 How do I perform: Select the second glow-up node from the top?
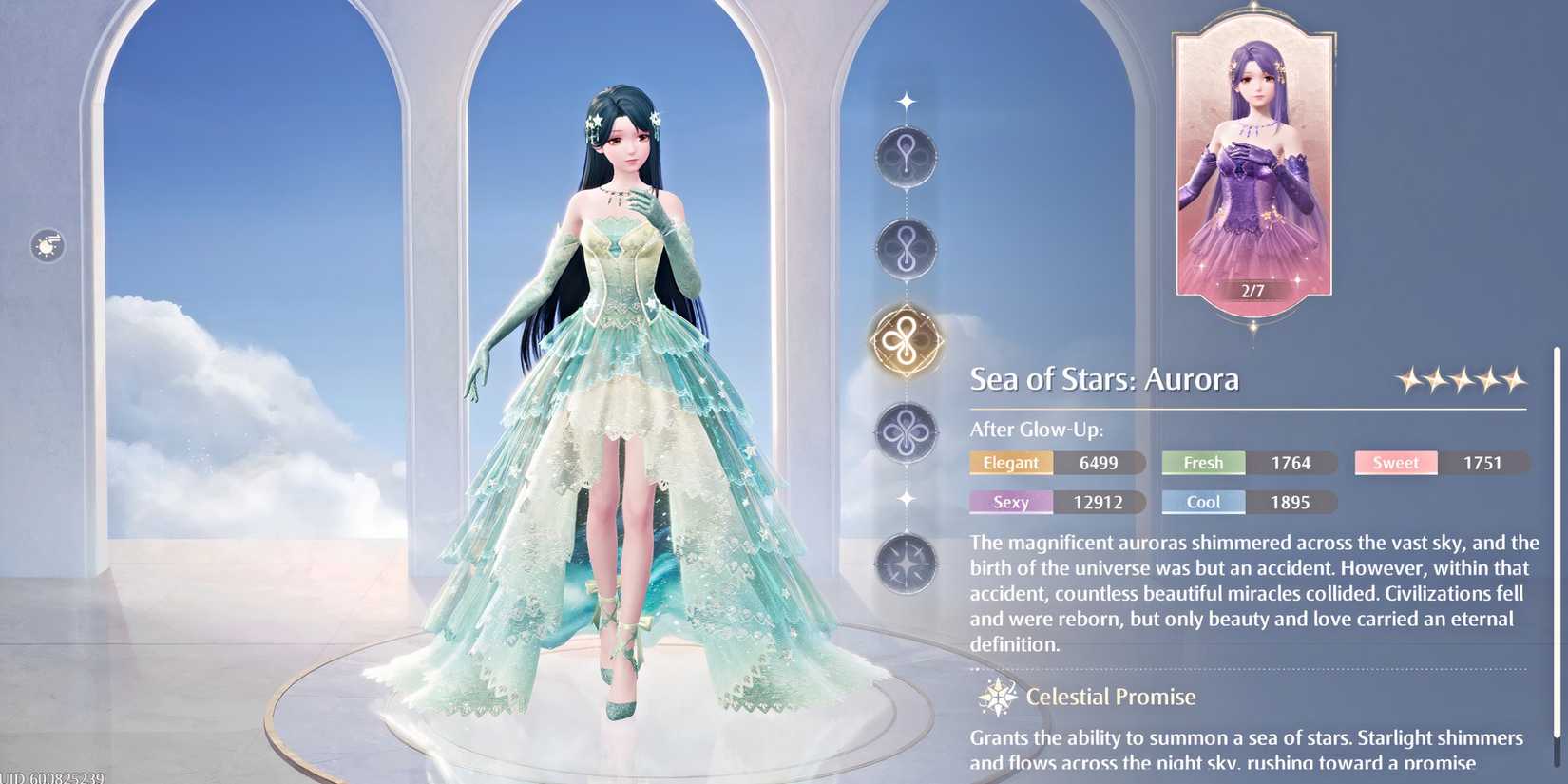906,250
